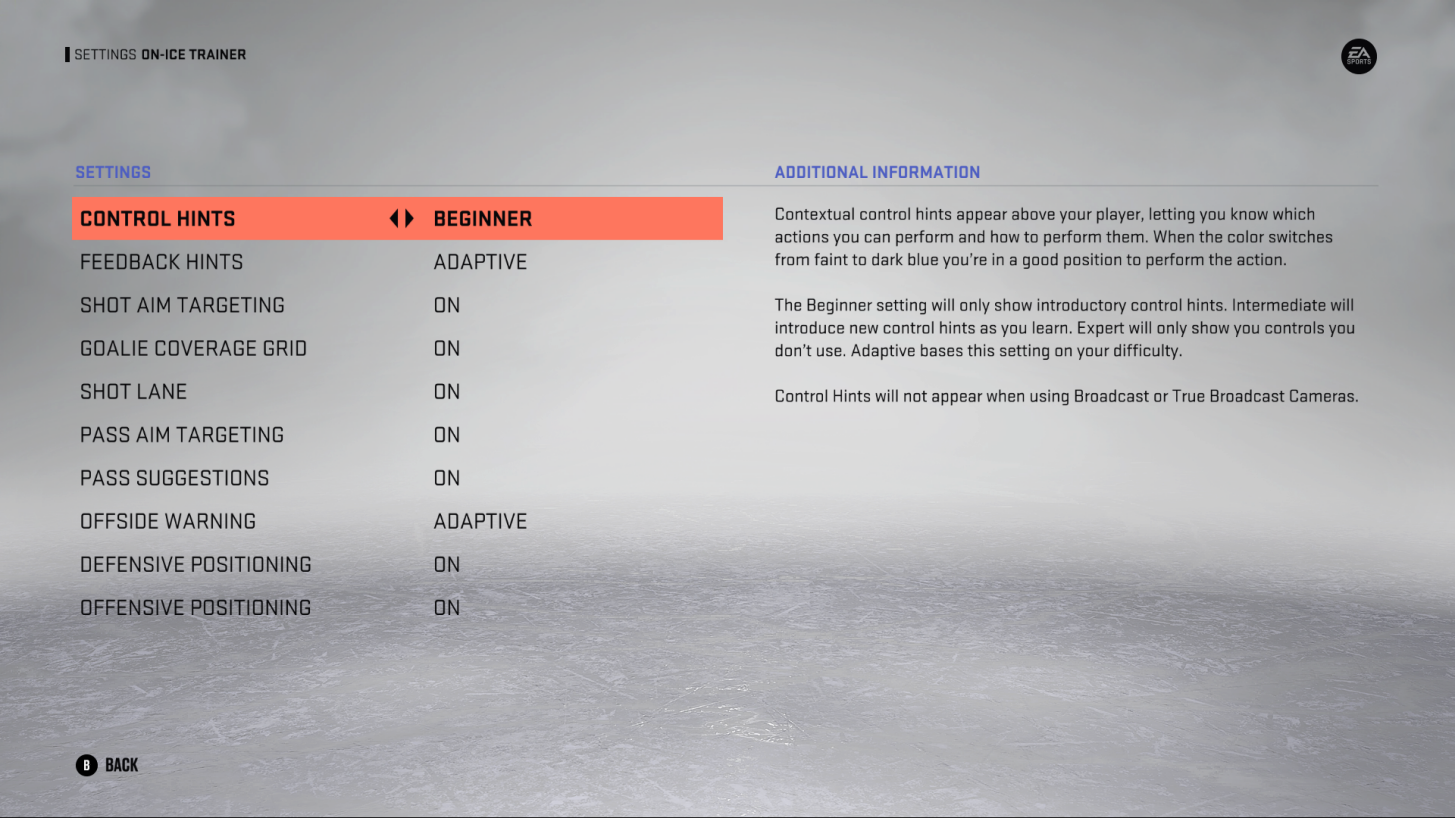Change the Offside Warning Adaptive value
This screenshot has width=1455, height=818.
pos(480,520)
